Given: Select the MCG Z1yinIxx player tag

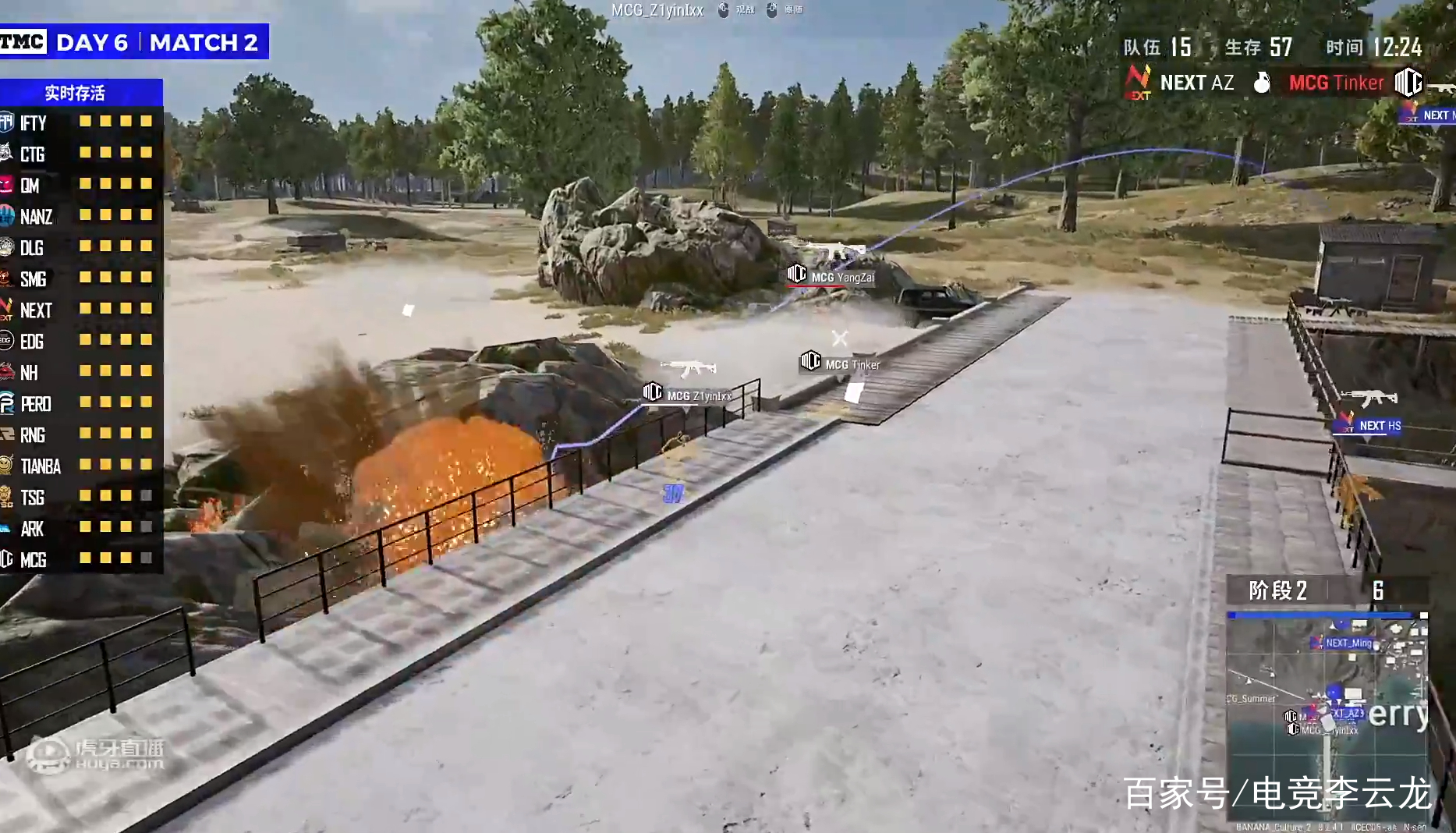Looking at the screenshot, I should (688, 395).
